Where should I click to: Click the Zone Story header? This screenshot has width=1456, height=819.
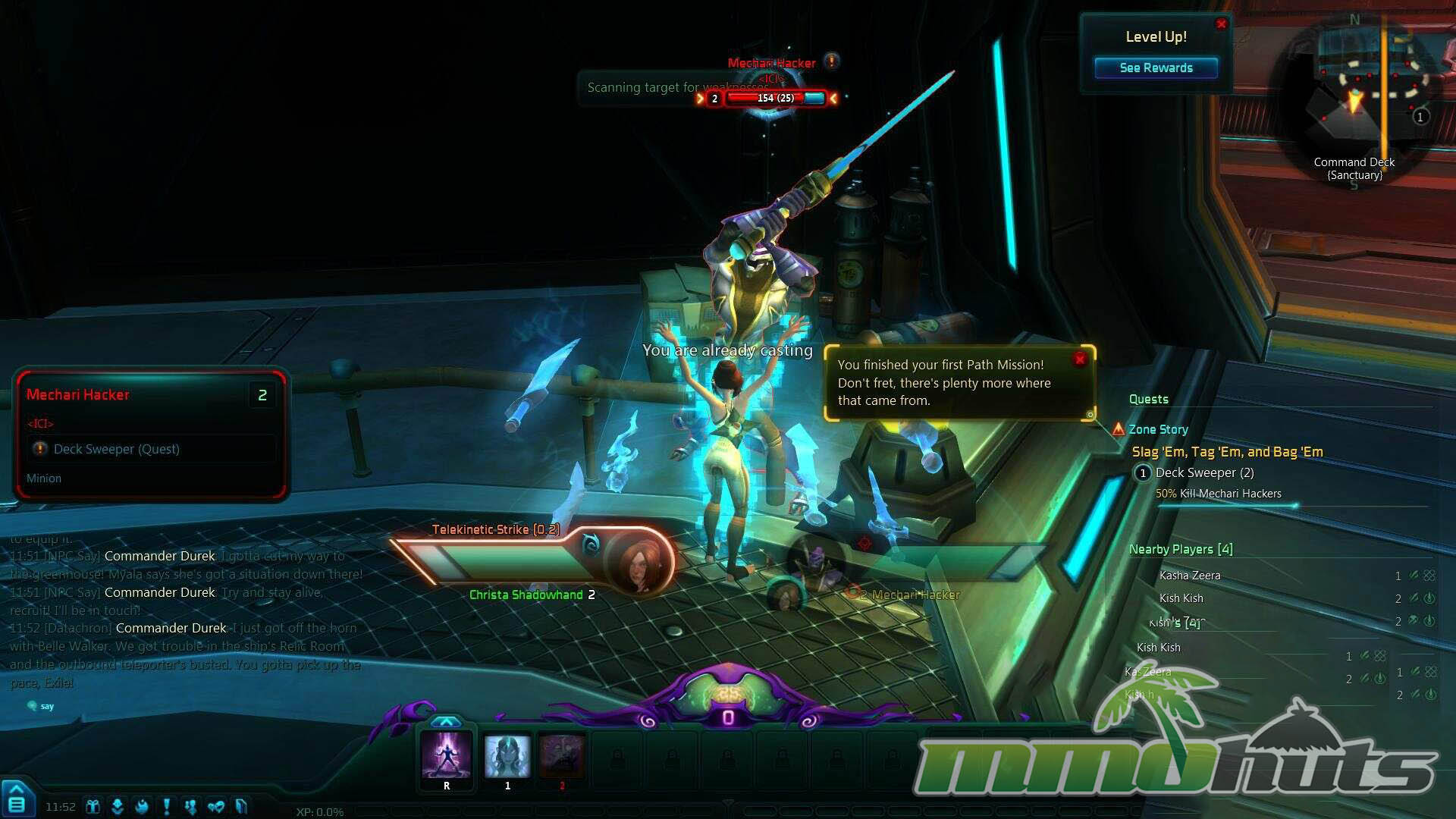pyautogui.click(x=1158, y=430)
